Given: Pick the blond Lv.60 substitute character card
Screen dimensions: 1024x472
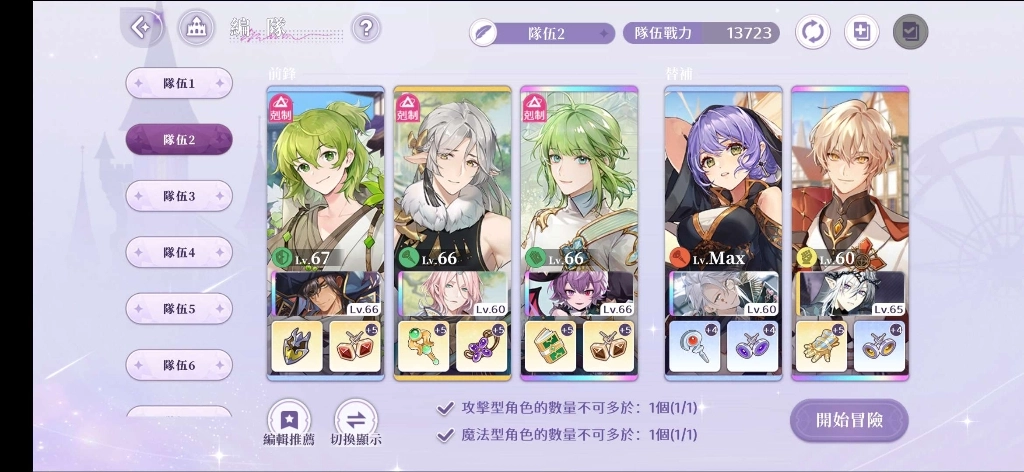Looking at the screenshot, I should [x=850, y=180].
